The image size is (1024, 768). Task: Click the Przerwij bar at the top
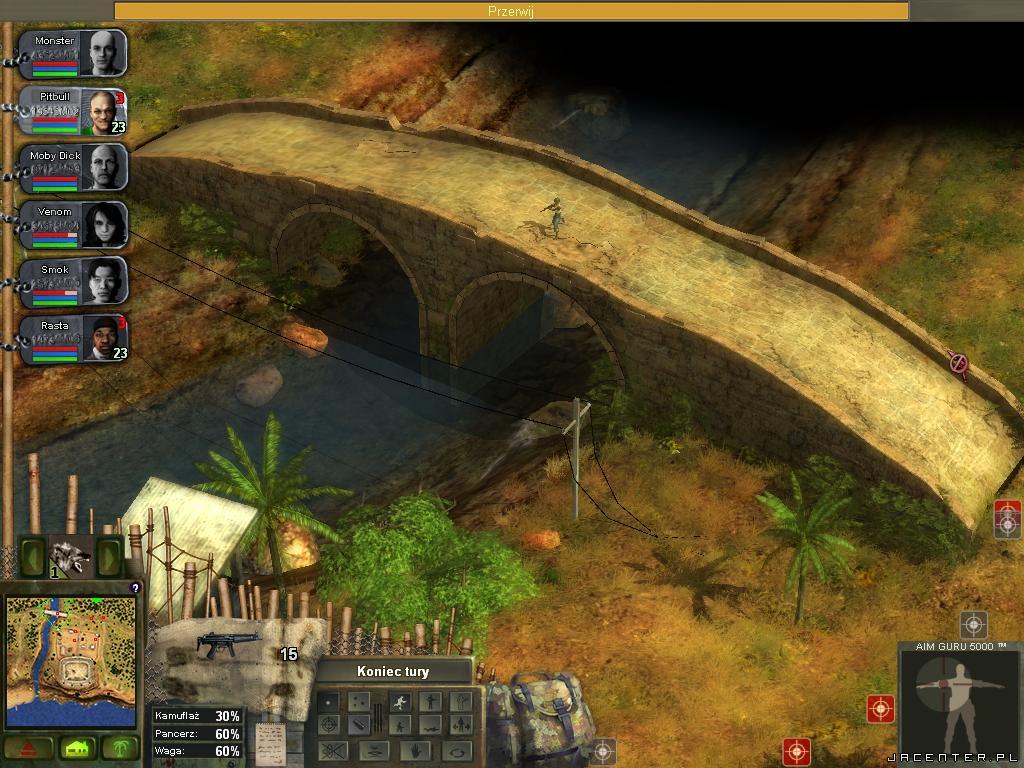pyautogui.click(x=511, y=11)
